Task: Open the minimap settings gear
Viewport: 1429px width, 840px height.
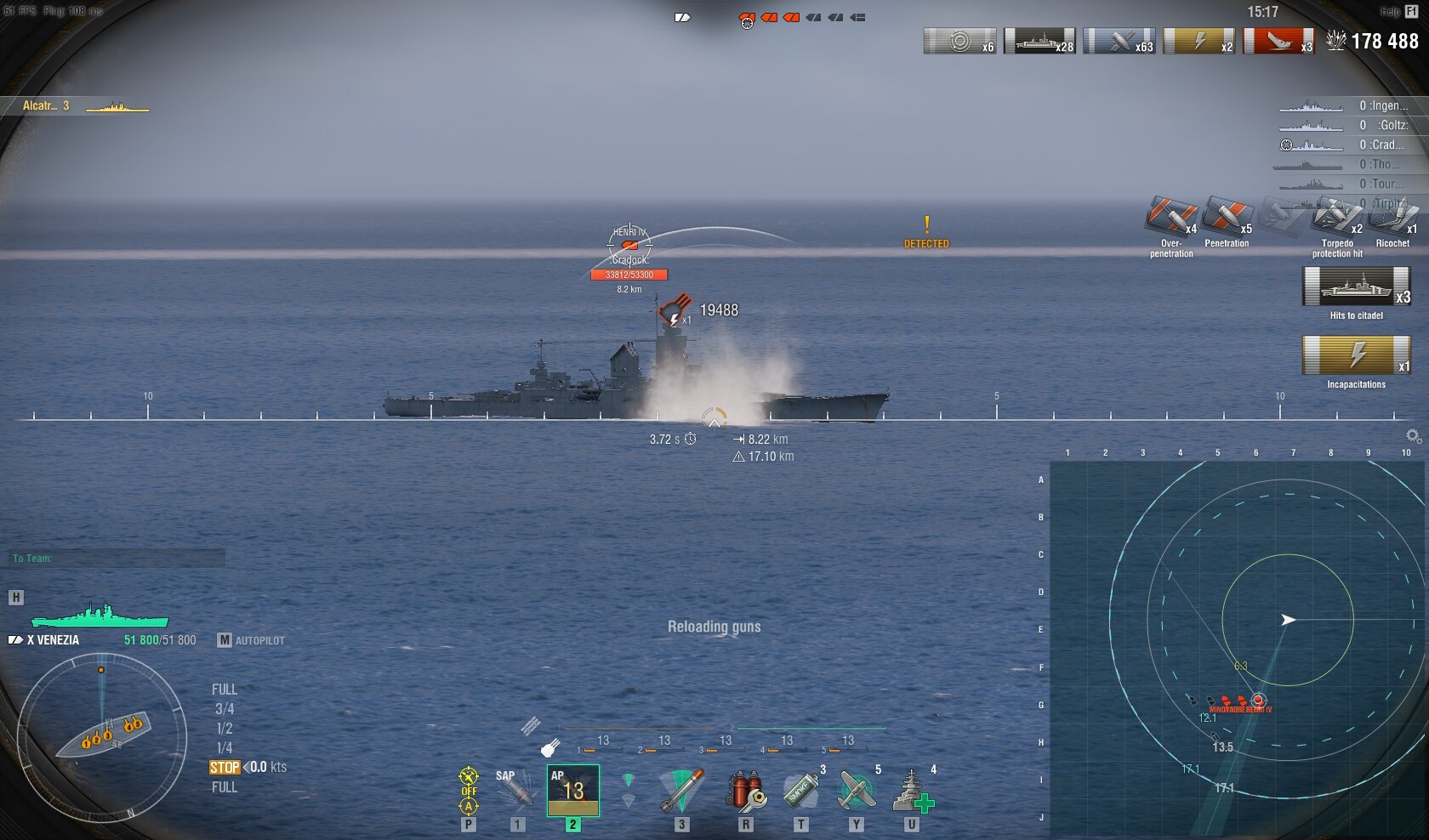Action: click(1413, 436)
